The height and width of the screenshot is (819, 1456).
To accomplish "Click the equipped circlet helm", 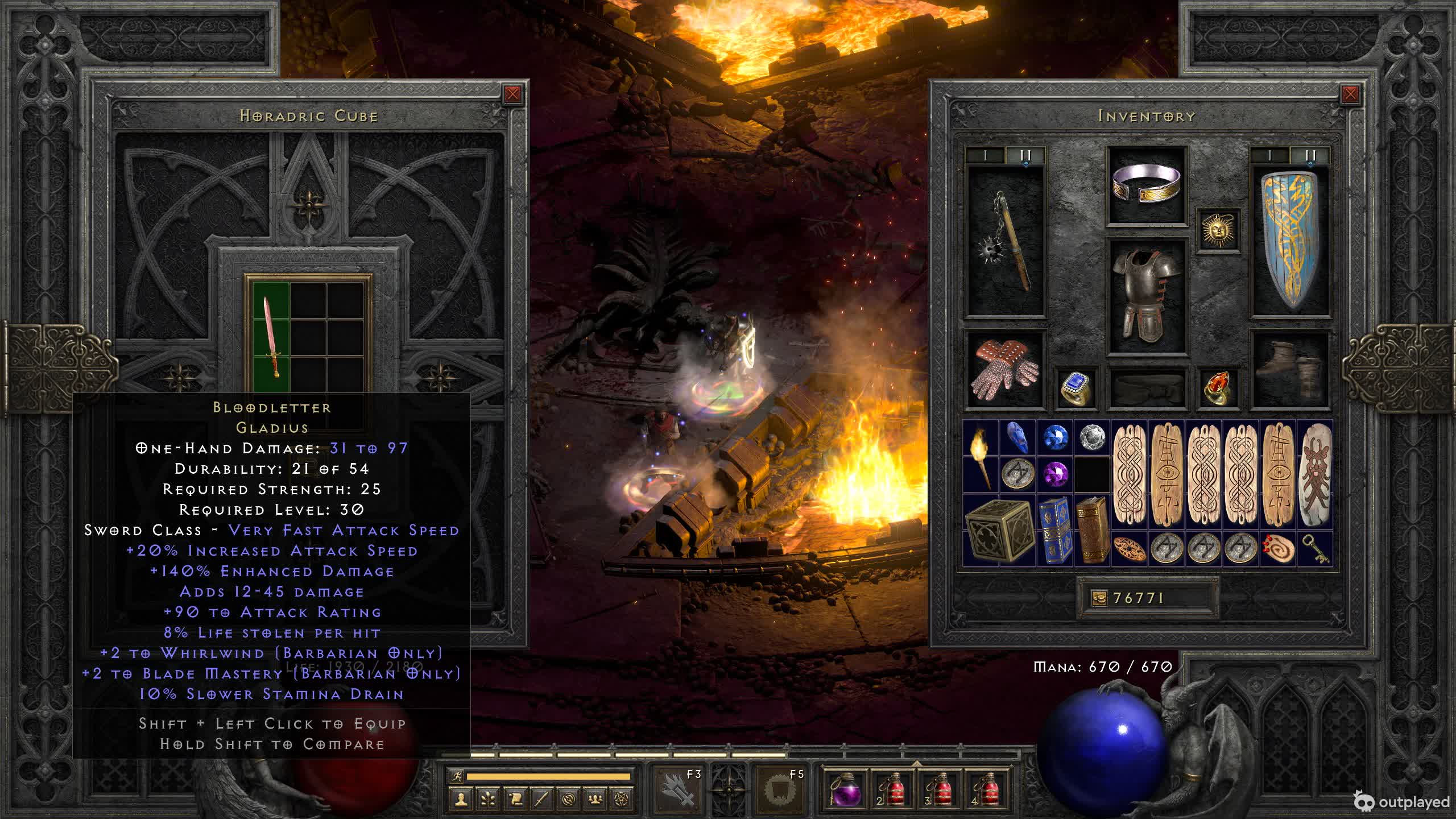I will point(1146,184).
